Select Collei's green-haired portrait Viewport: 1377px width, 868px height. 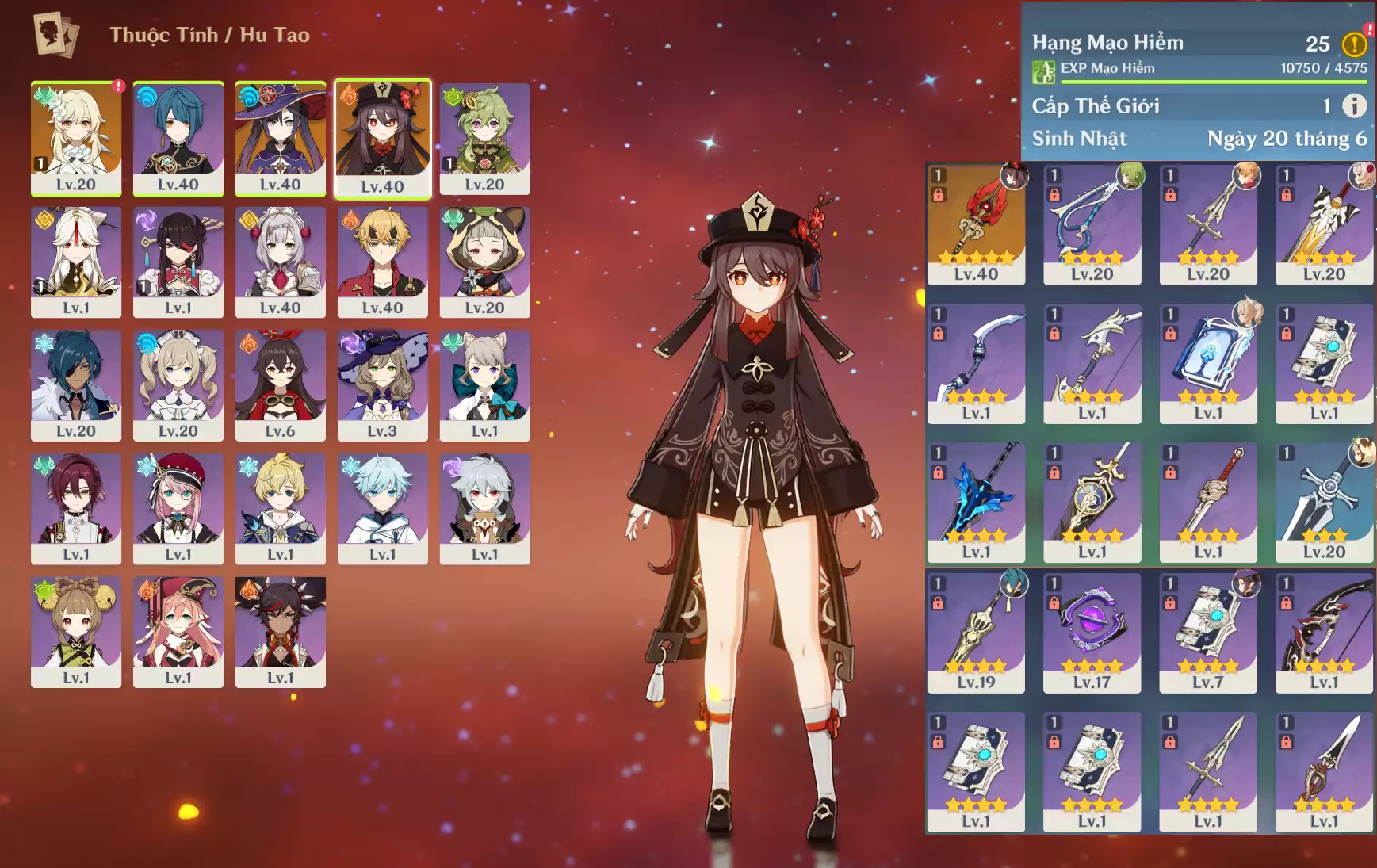click(x=484, y=138)
